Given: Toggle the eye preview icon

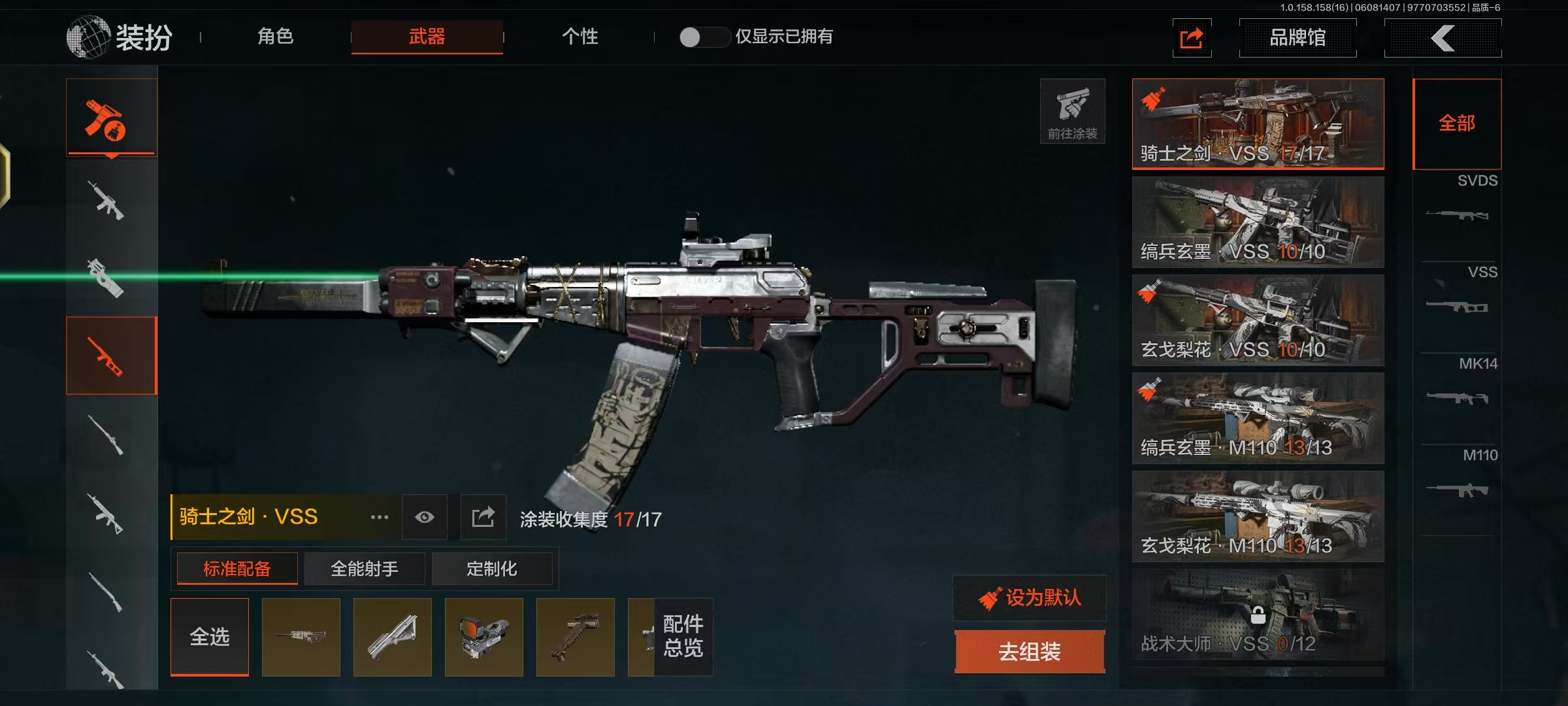Looking at the screenshot, I should [x=425, y=517].
